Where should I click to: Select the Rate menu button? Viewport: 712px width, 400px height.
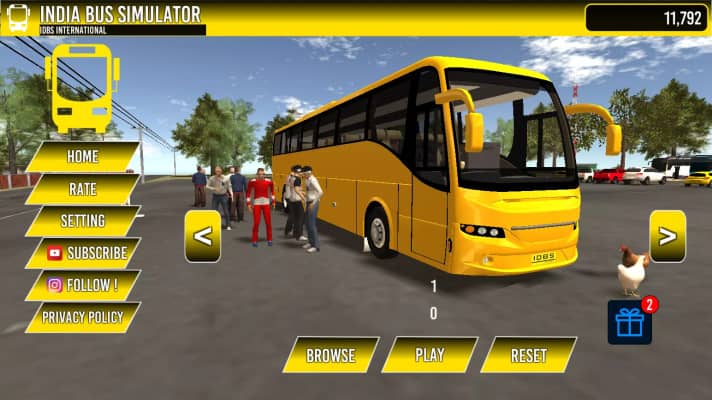(x=82, y=189)
